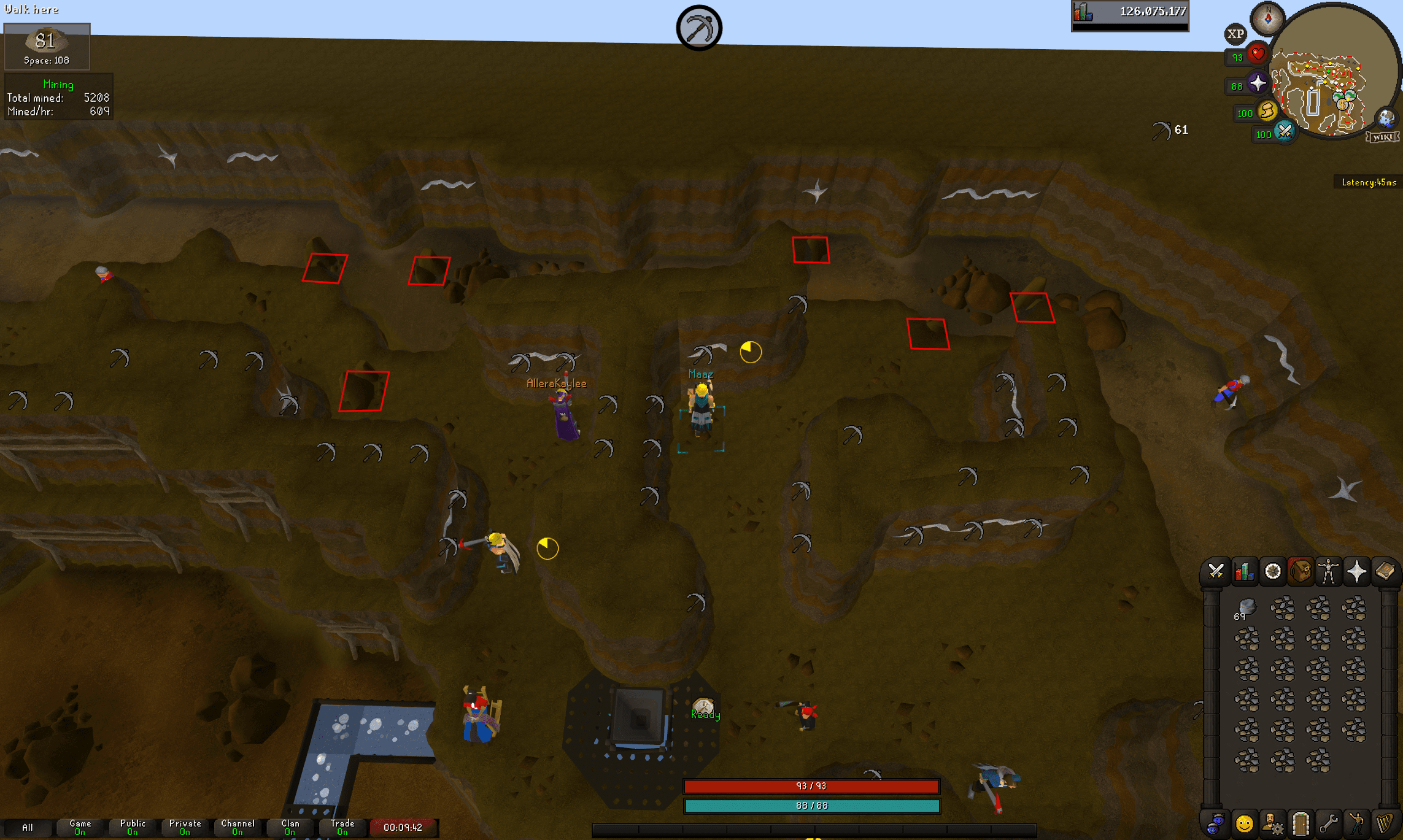Open the Channel chat tab
1403x840 pixels.
tap(238, 827)
